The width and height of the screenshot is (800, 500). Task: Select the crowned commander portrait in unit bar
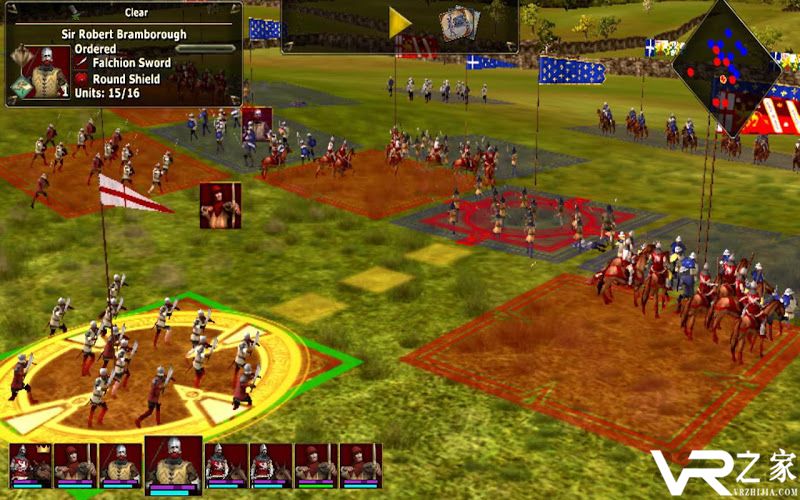click(29, 465)
